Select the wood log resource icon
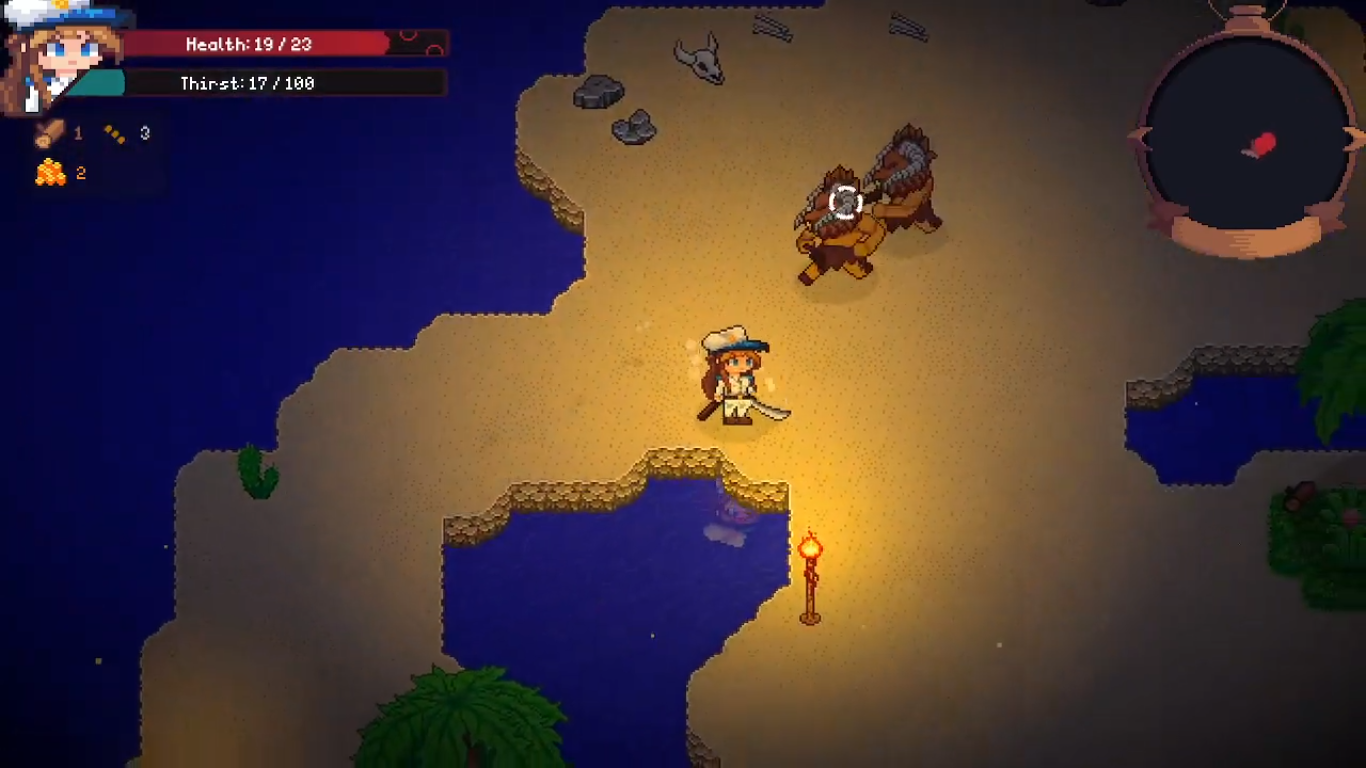The height and width of the screenshot is (768, 1366). click(x=49, y=133)
